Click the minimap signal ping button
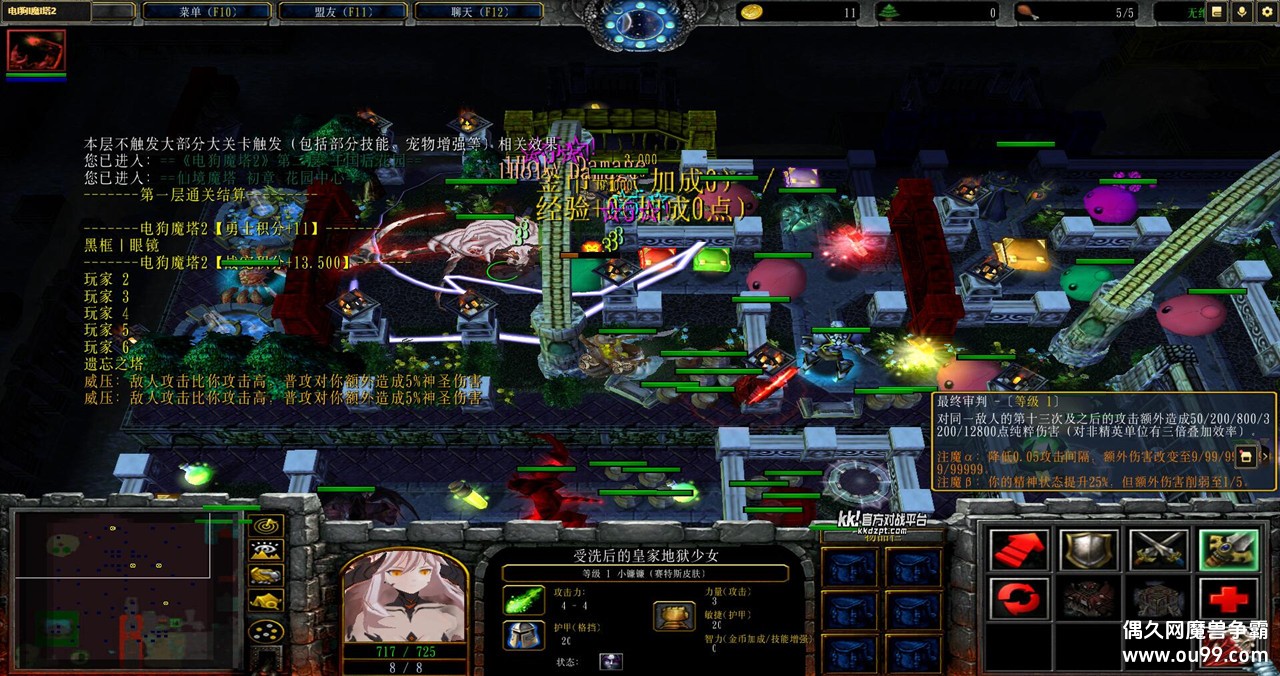The width and height of the screenshot is (1280, 676). [266, 525]
